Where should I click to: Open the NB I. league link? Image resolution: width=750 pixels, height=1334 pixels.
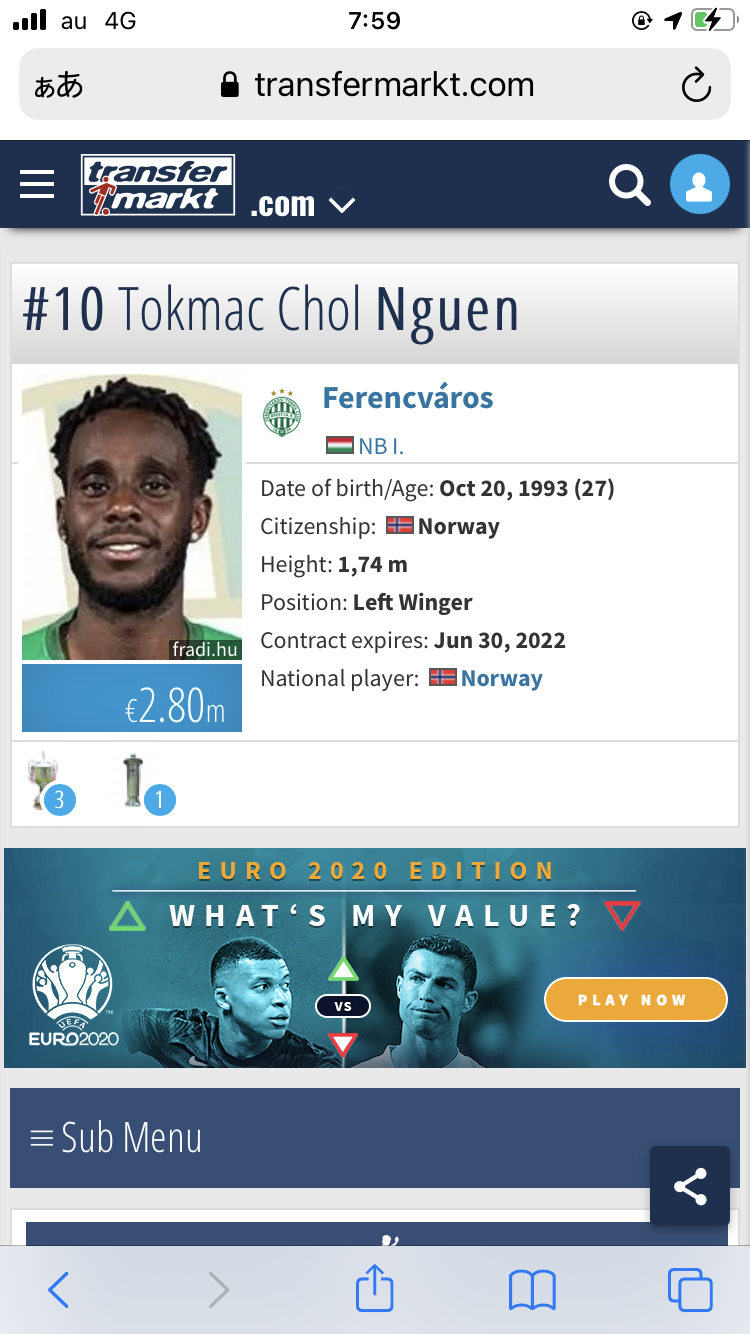coord(380,446)
